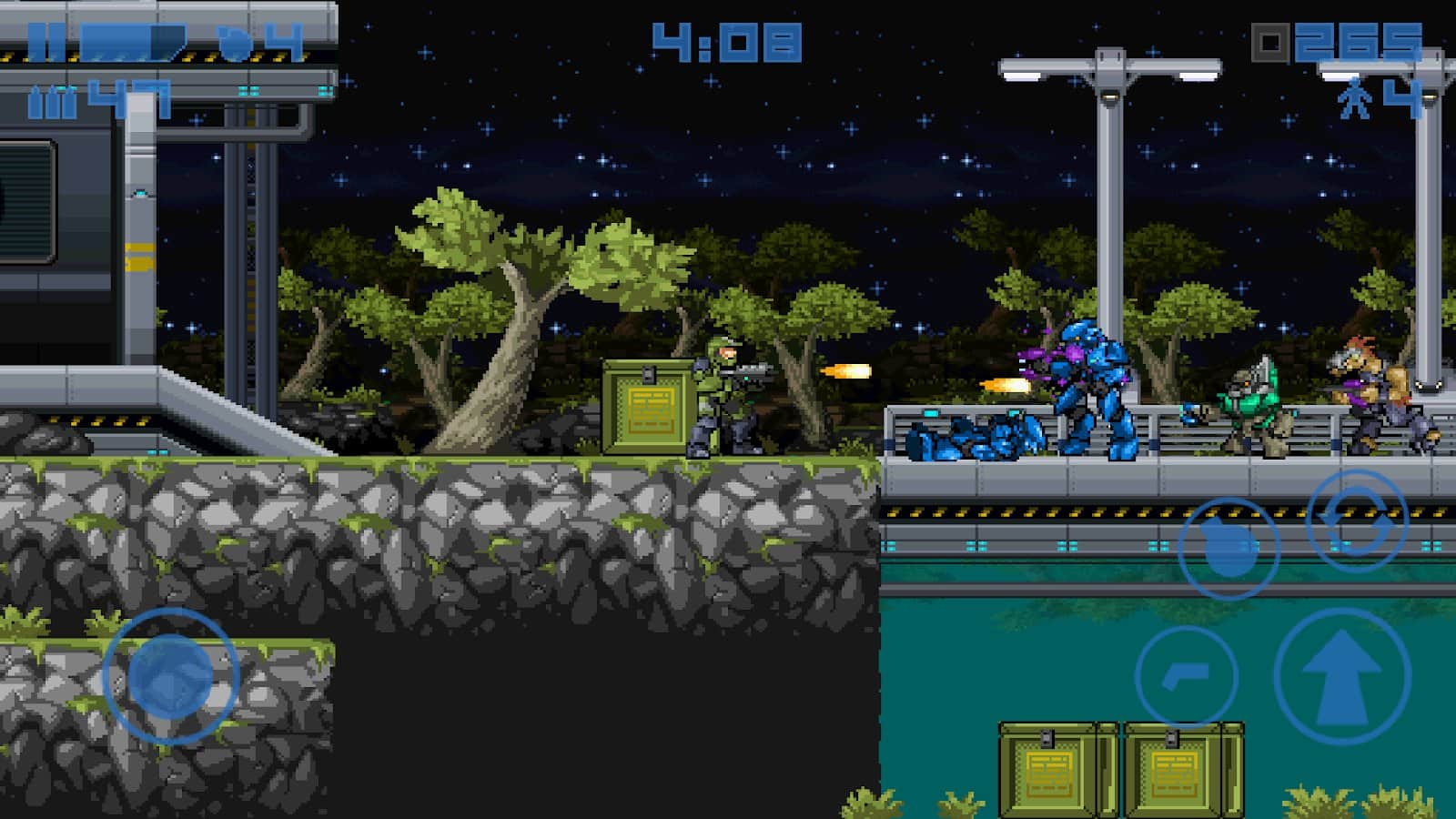Click the lives indicator figure showing x4
This screenshot has height=819, width=1456.
tap(1356, 98)
